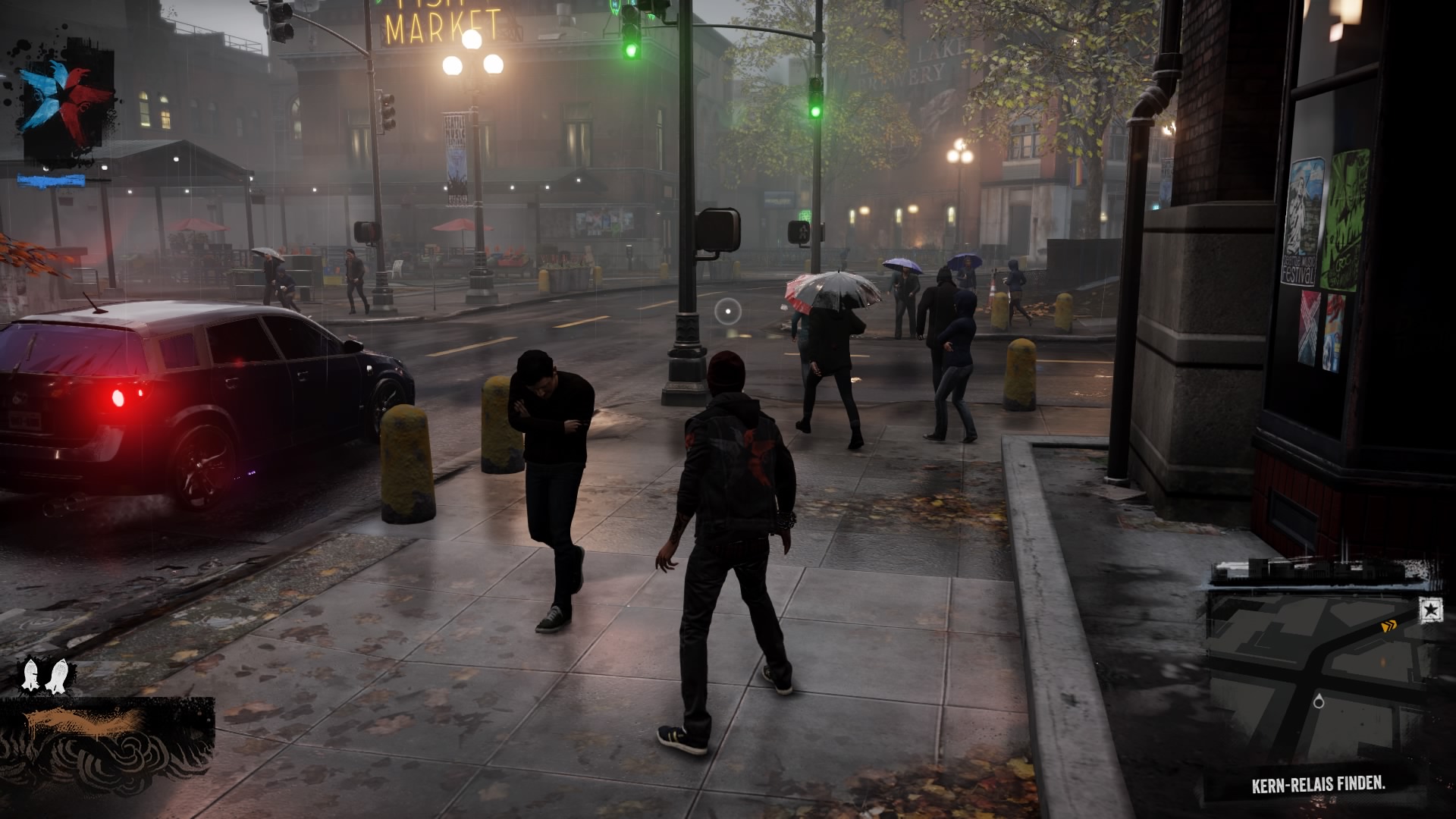The height and width of the screenshot is (819, 1456).
Task: Click the aiming reticle dot at screen center
Action: [727, 310]
